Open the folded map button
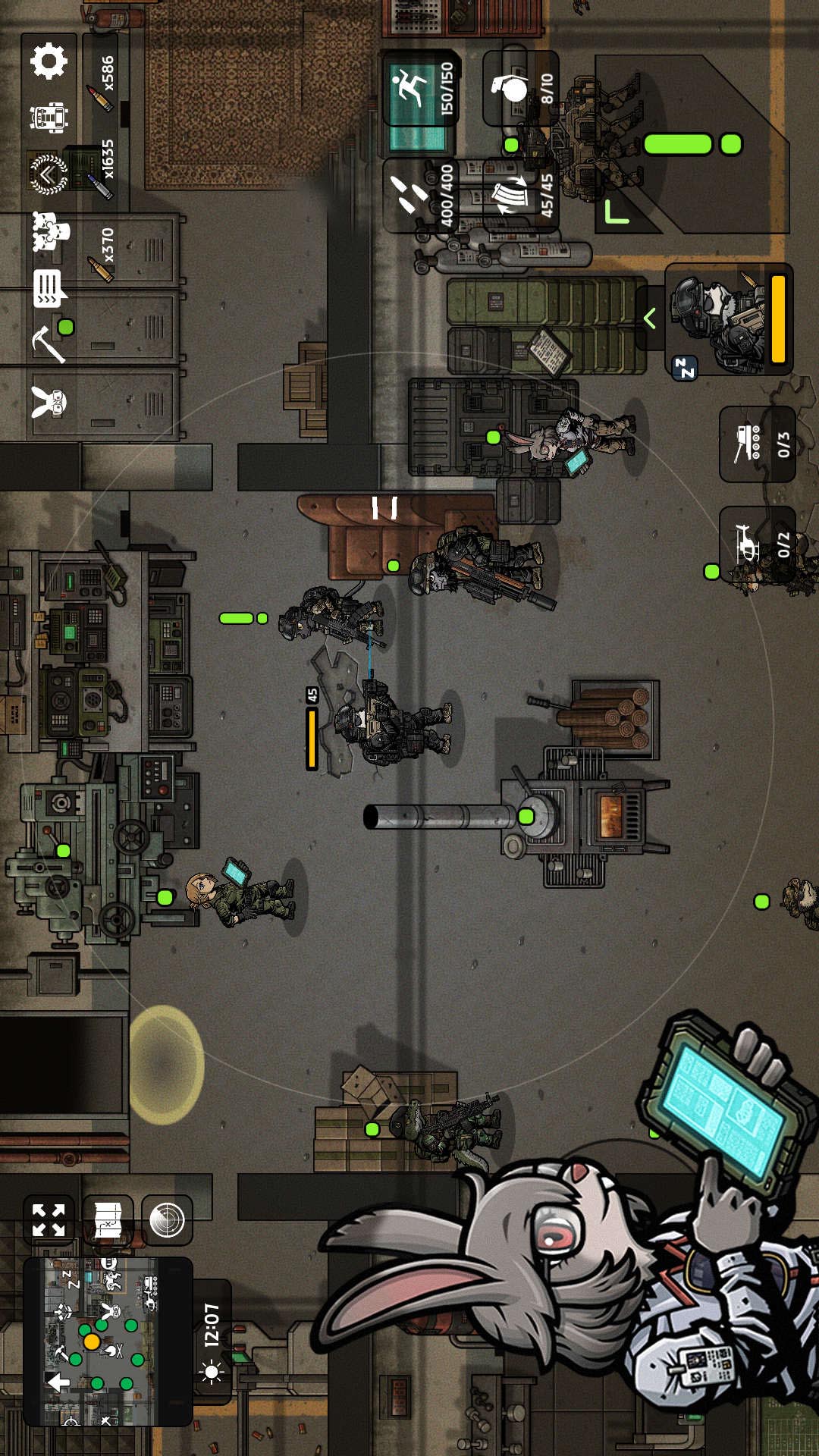This screenshot has width=819, height=1456. (108, 1220)
